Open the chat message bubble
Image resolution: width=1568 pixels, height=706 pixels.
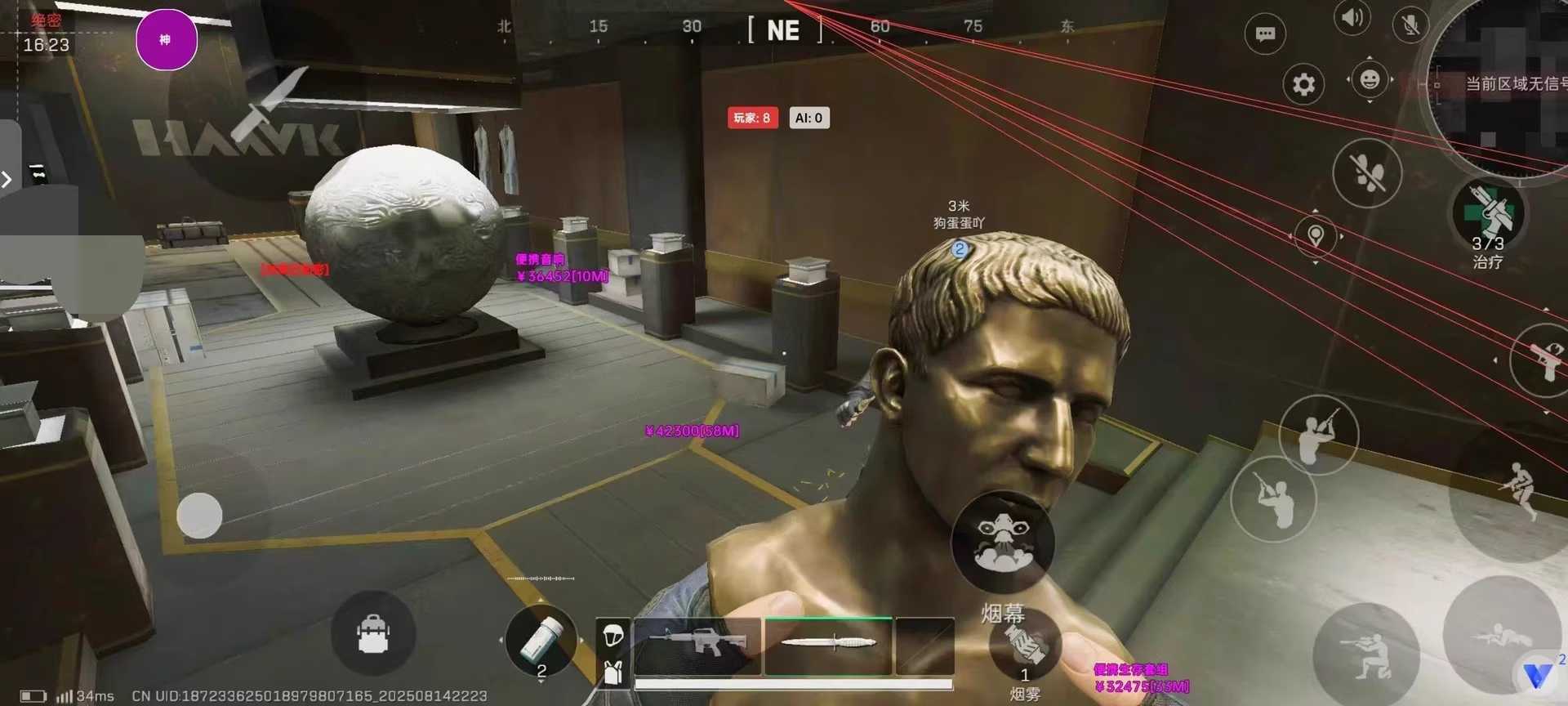pos(1265,34)
